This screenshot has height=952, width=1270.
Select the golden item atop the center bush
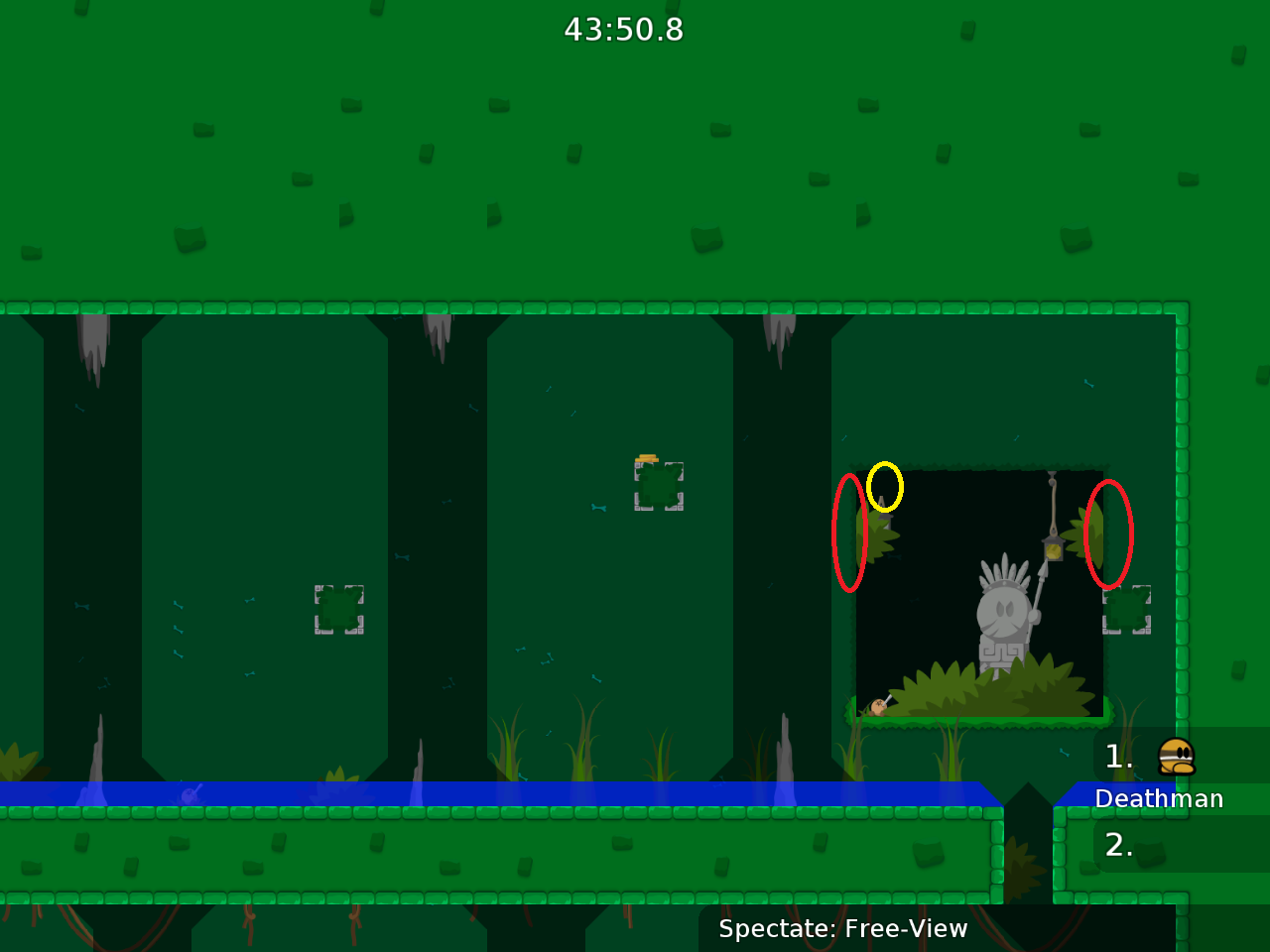[647, 456]
